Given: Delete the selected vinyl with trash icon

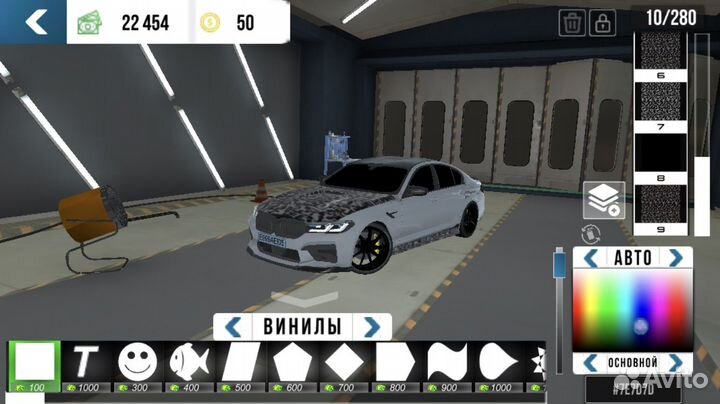Looking at the screenshot, I should click(x=573, y=22).
